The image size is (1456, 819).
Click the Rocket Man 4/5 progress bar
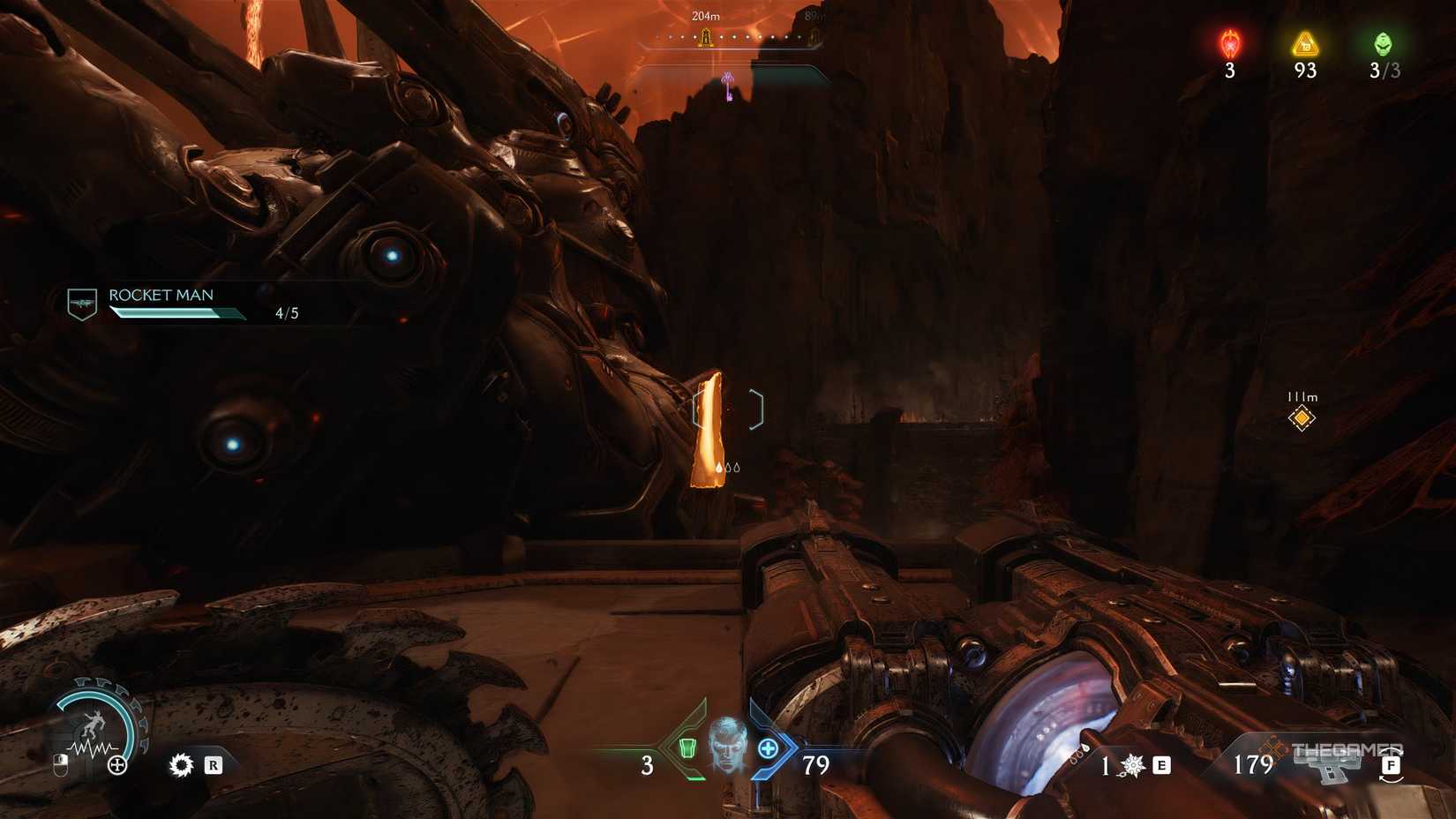(x=176, y=314)
